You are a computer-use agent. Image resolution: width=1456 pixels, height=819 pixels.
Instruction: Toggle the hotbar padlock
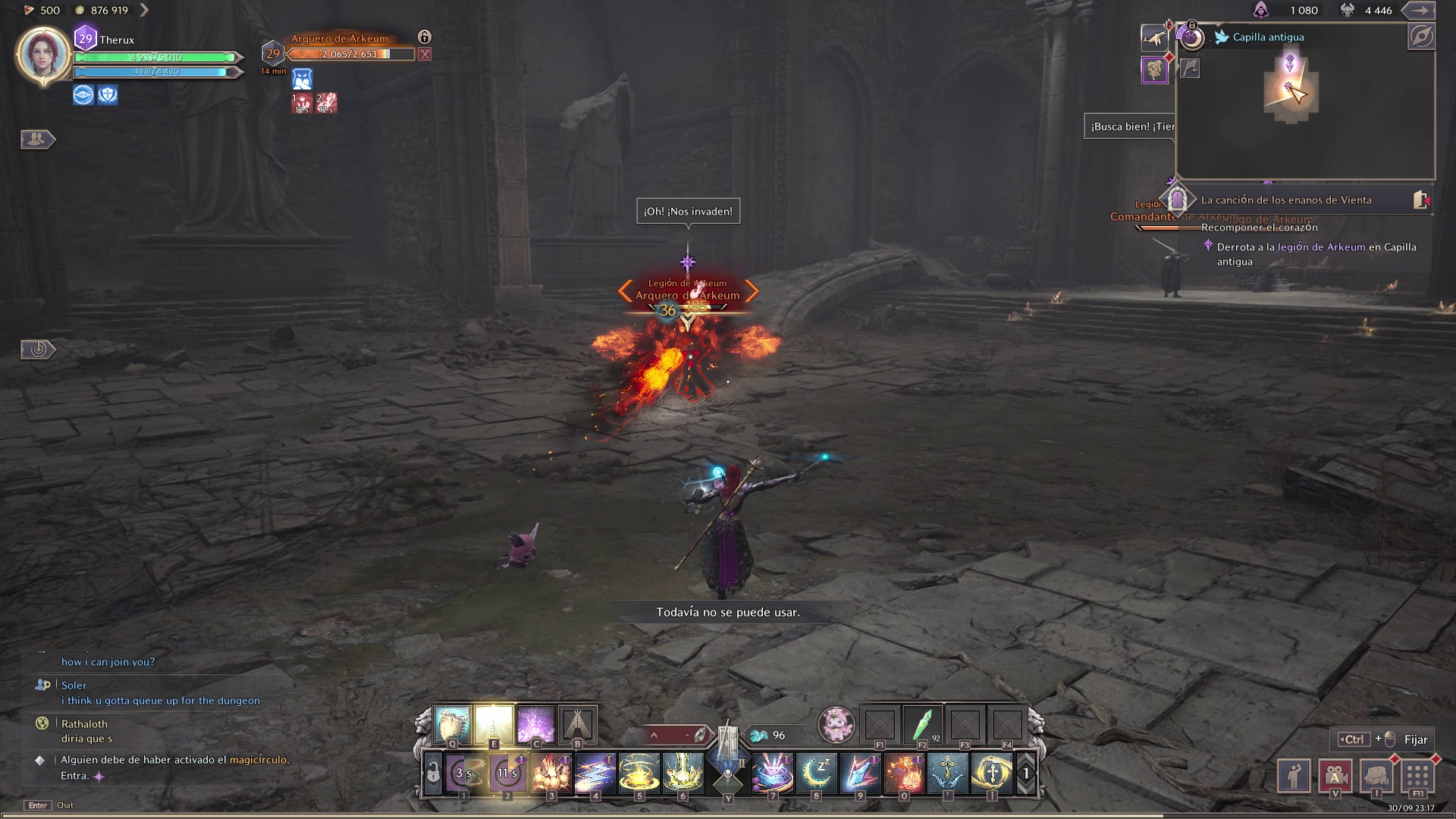[x=433, y=773]
